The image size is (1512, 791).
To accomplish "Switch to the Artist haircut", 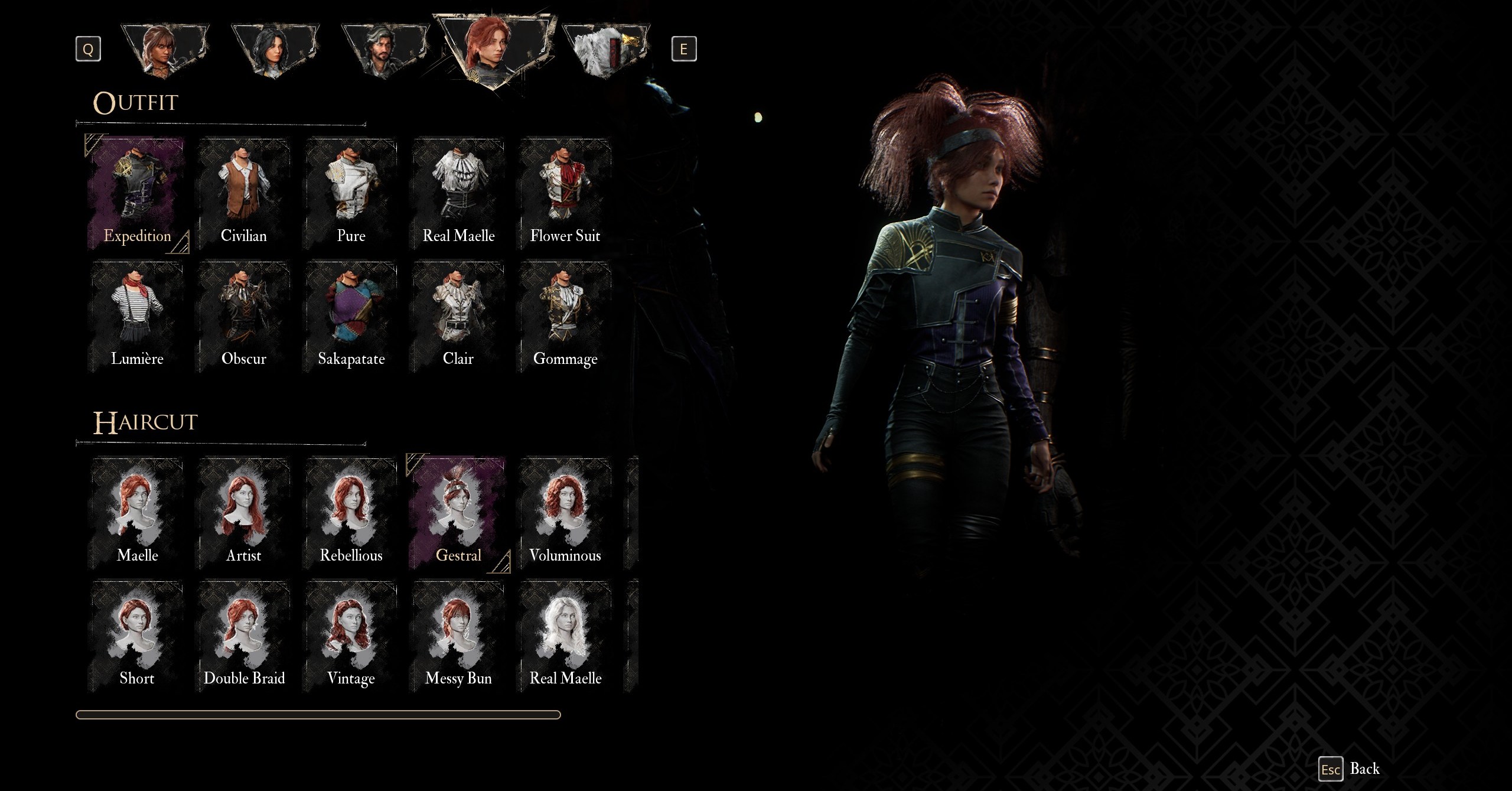I will pyautogui.click(x=244, y=513).
